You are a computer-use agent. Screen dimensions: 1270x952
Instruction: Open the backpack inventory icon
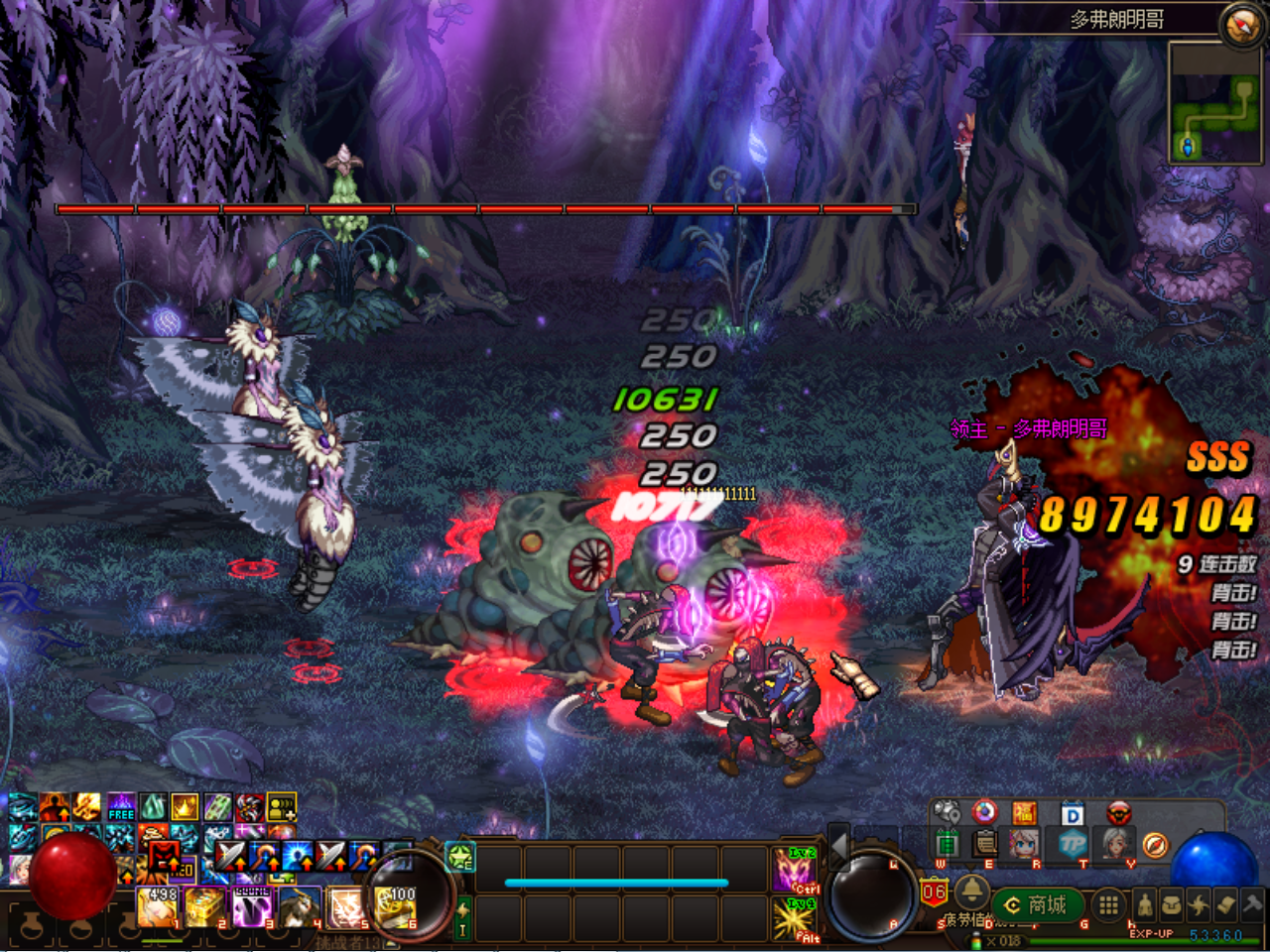1171,904
